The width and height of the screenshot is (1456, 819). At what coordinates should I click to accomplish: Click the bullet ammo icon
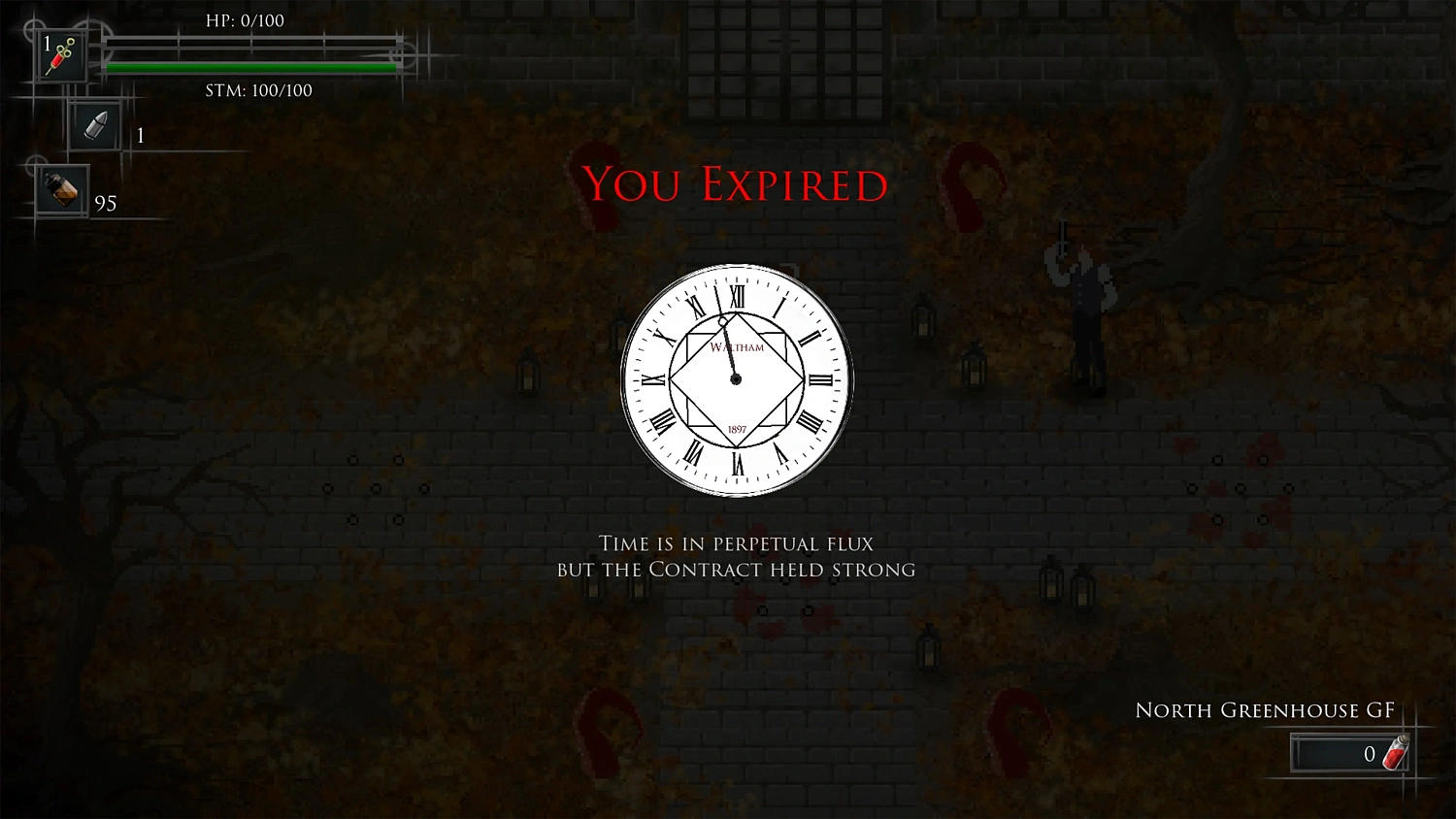[94, 126]
